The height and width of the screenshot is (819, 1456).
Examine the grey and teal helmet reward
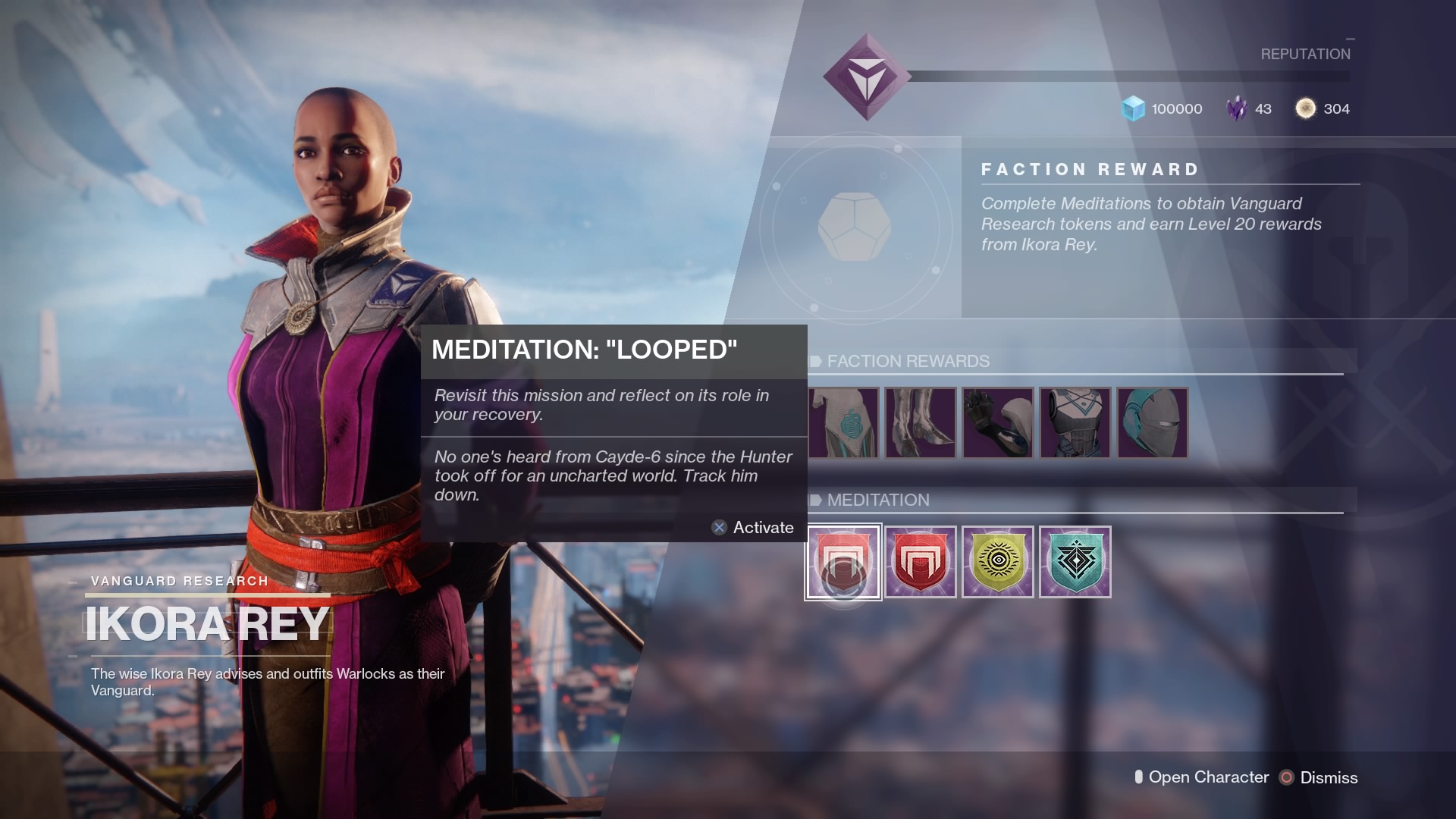(1152, 423)
